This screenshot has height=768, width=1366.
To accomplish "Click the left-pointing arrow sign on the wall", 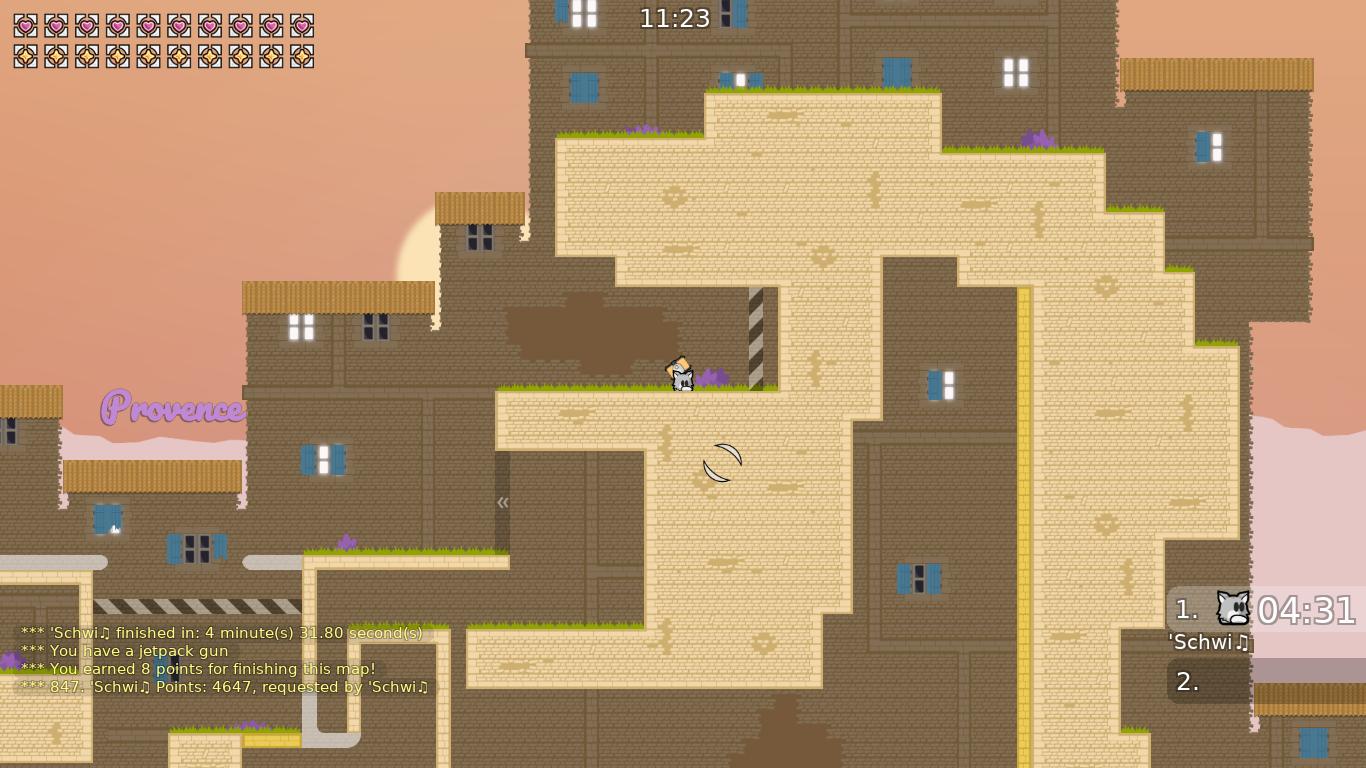I will (502, 503).
